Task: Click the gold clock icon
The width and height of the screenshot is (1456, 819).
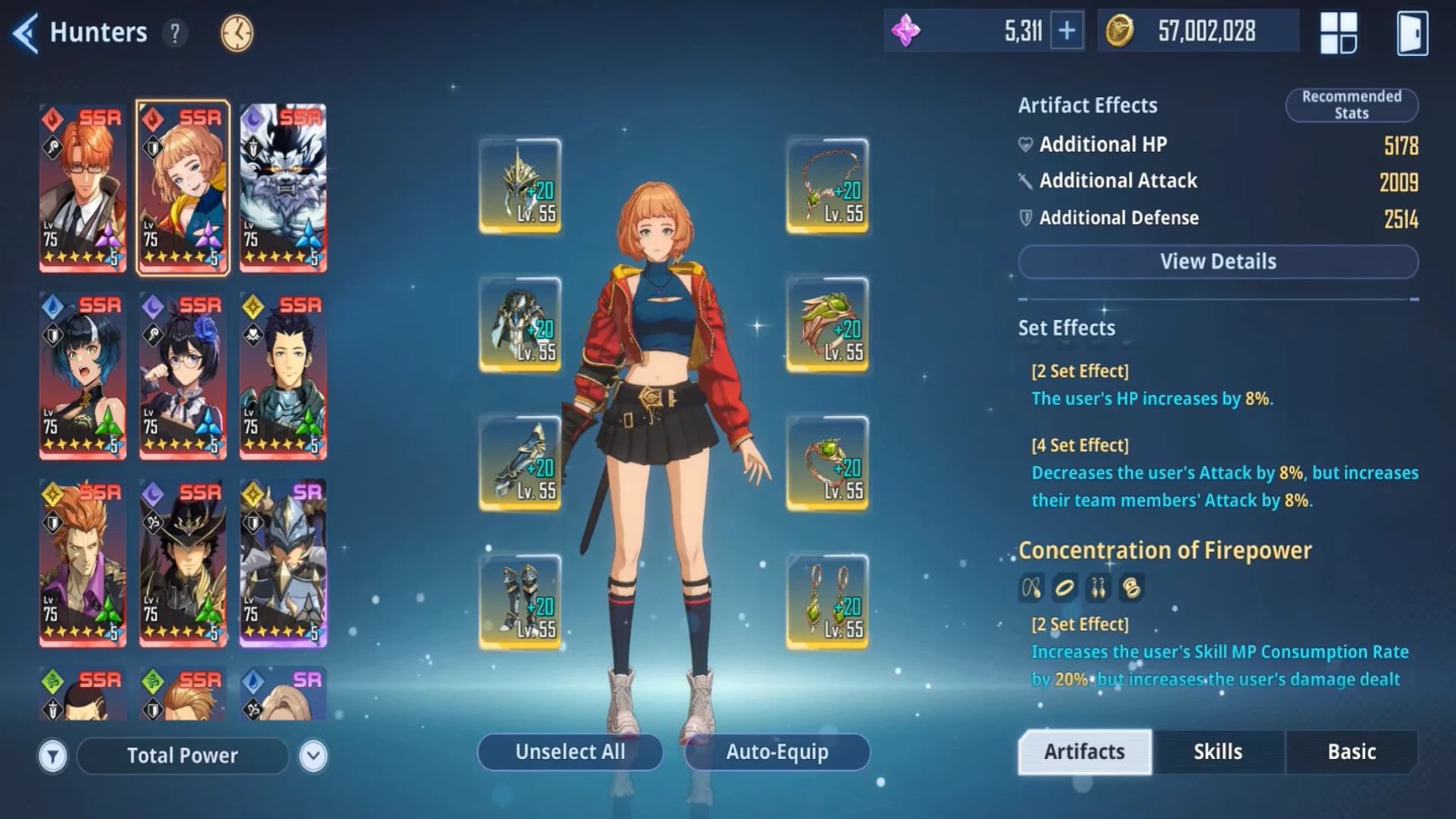Action: click(x=237, y=33)
